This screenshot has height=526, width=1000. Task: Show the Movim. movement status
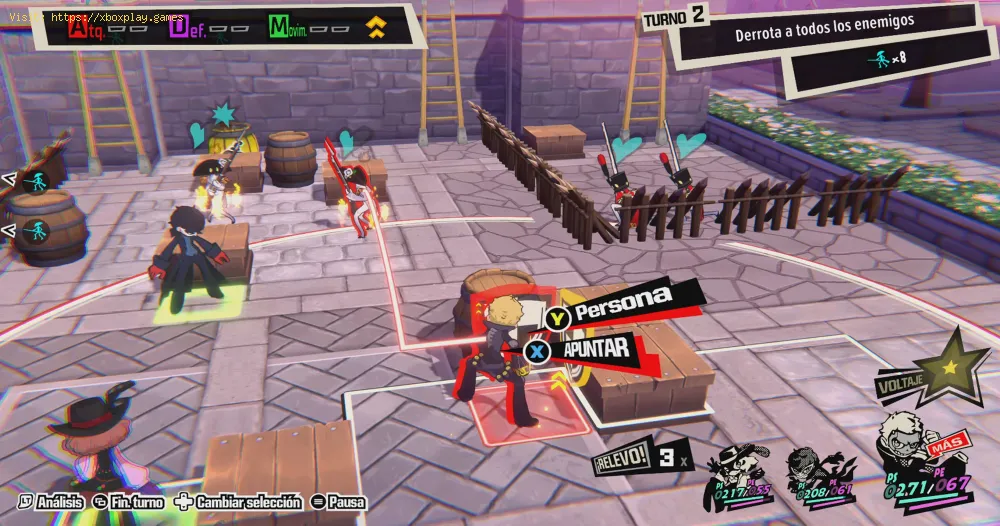[x=302, y=28]
